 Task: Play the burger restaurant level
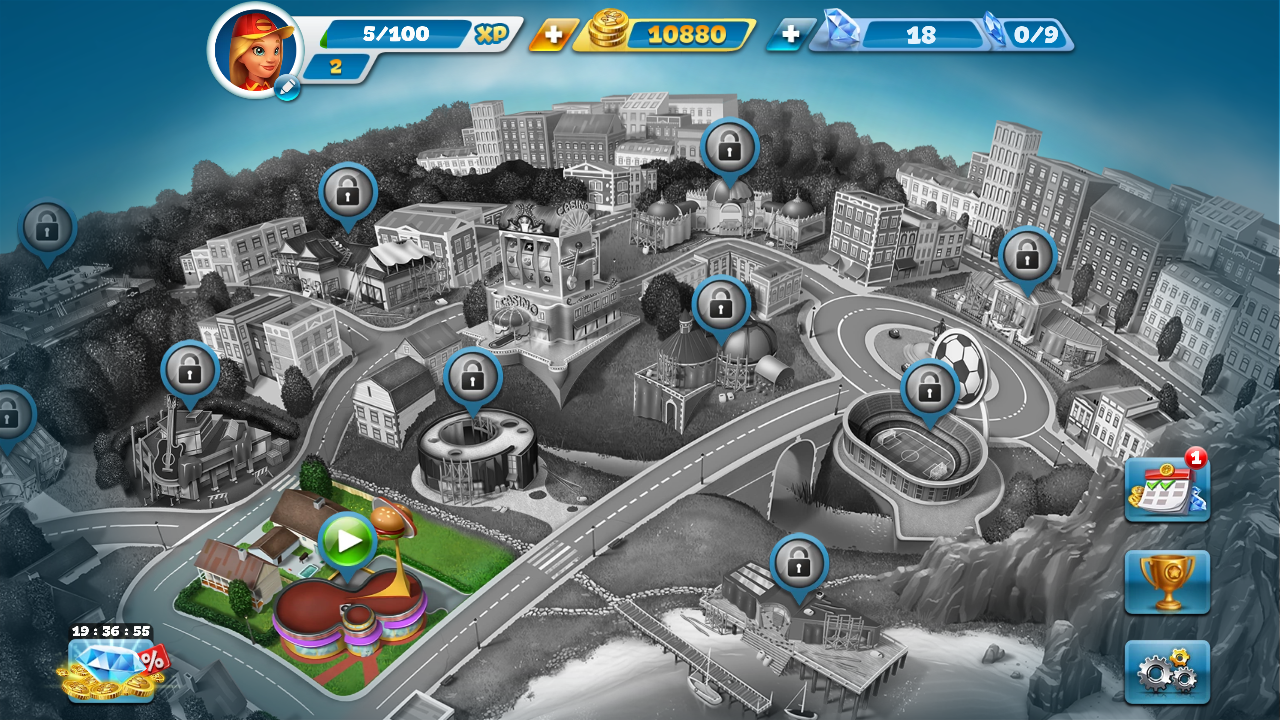[x=347, y=541]
